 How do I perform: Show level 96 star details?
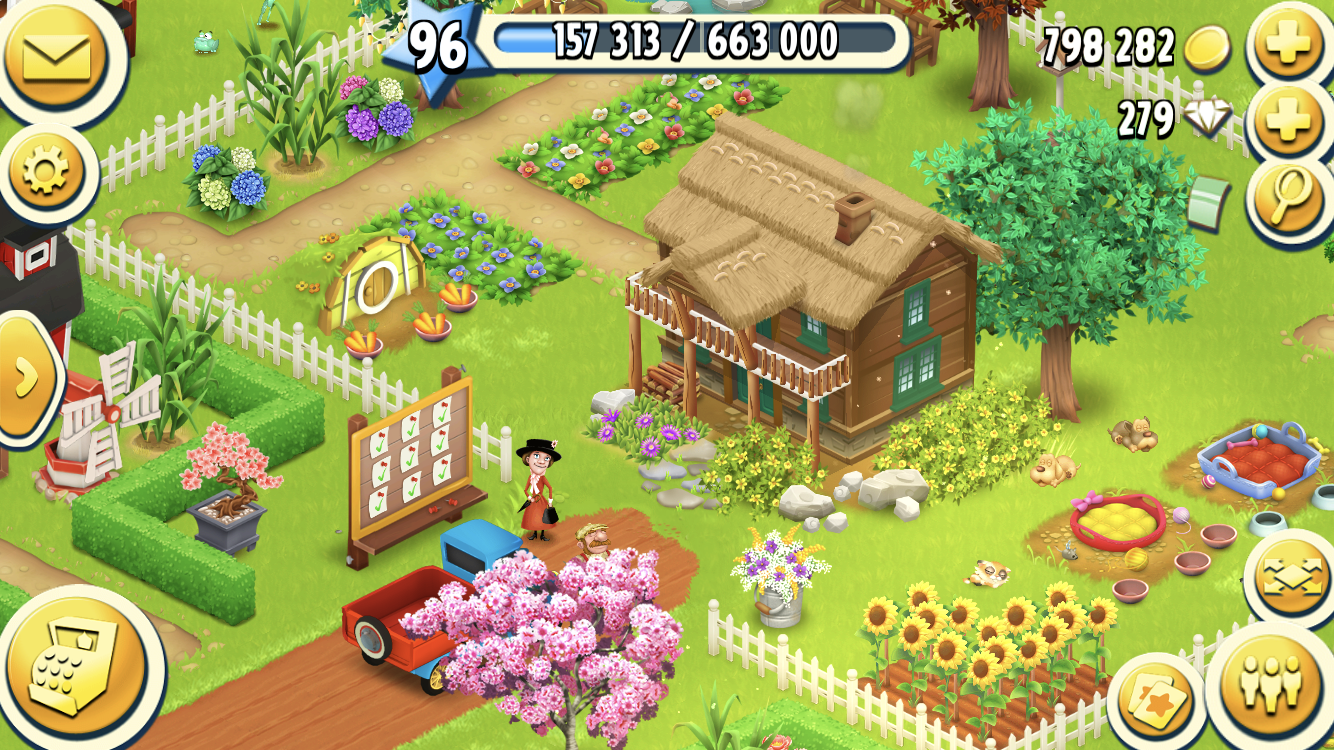tap(438, 48)
